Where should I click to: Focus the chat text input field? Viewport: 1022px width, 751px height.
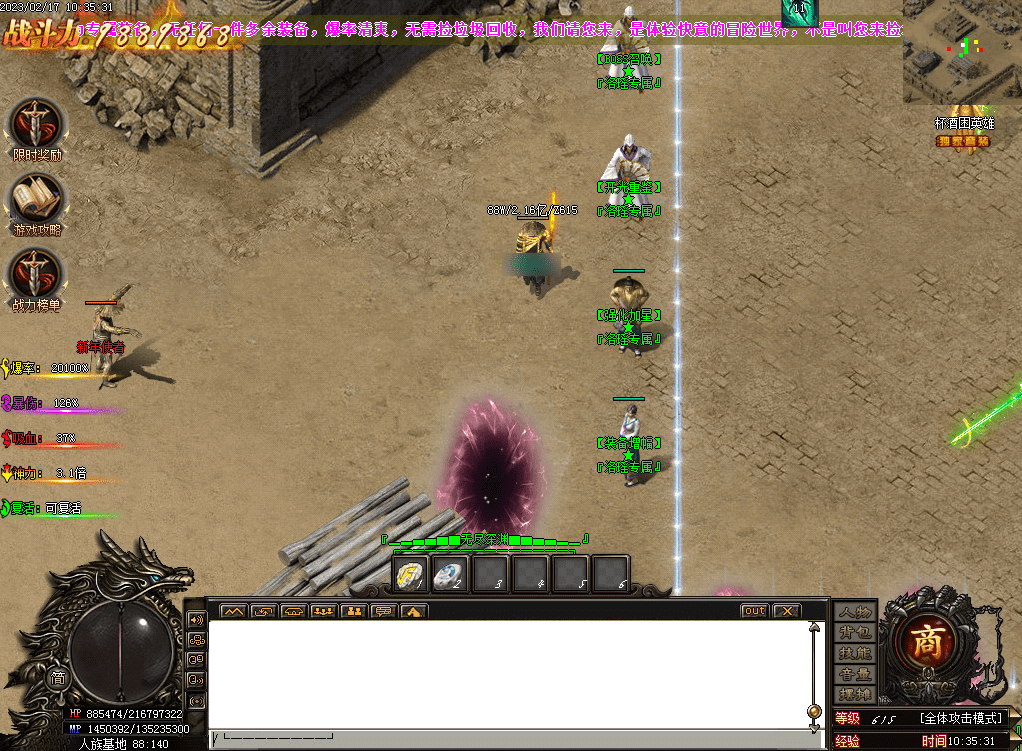tap(500, 739)
